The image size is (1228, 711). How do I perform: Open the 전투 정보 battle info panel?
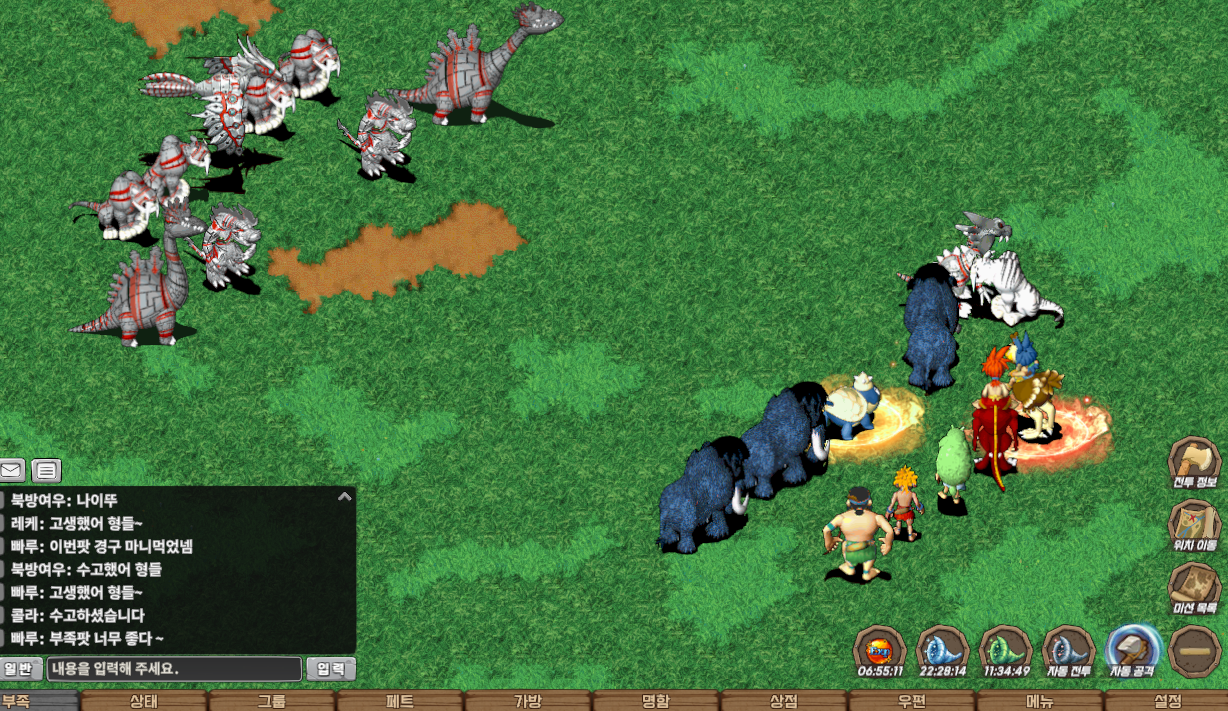coord(1194,463)
